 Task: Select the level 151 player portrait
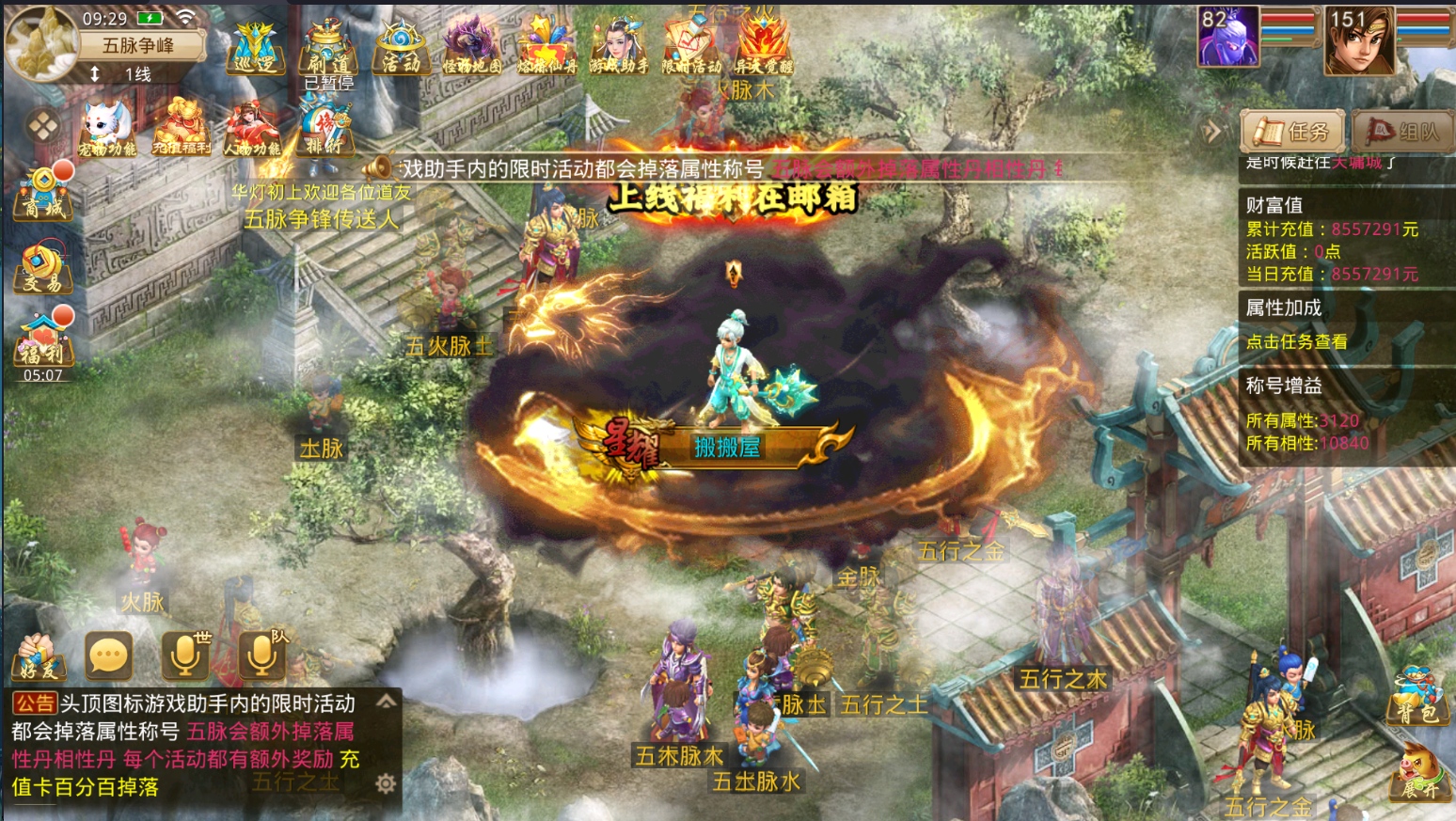click(1358, 40)
